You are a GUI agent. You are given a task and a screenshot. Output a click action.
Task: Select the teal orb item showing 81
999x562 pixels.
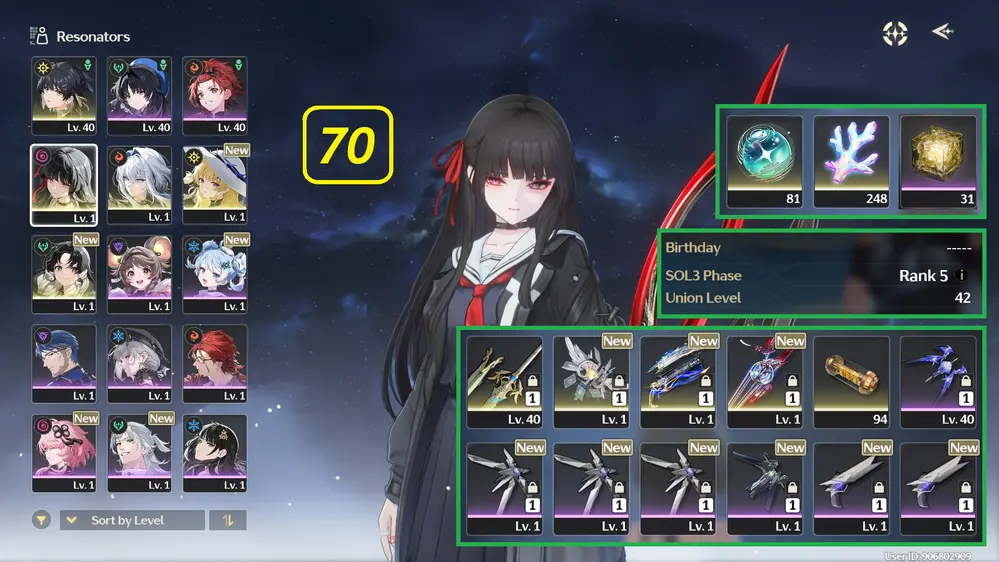click(765, 161)
